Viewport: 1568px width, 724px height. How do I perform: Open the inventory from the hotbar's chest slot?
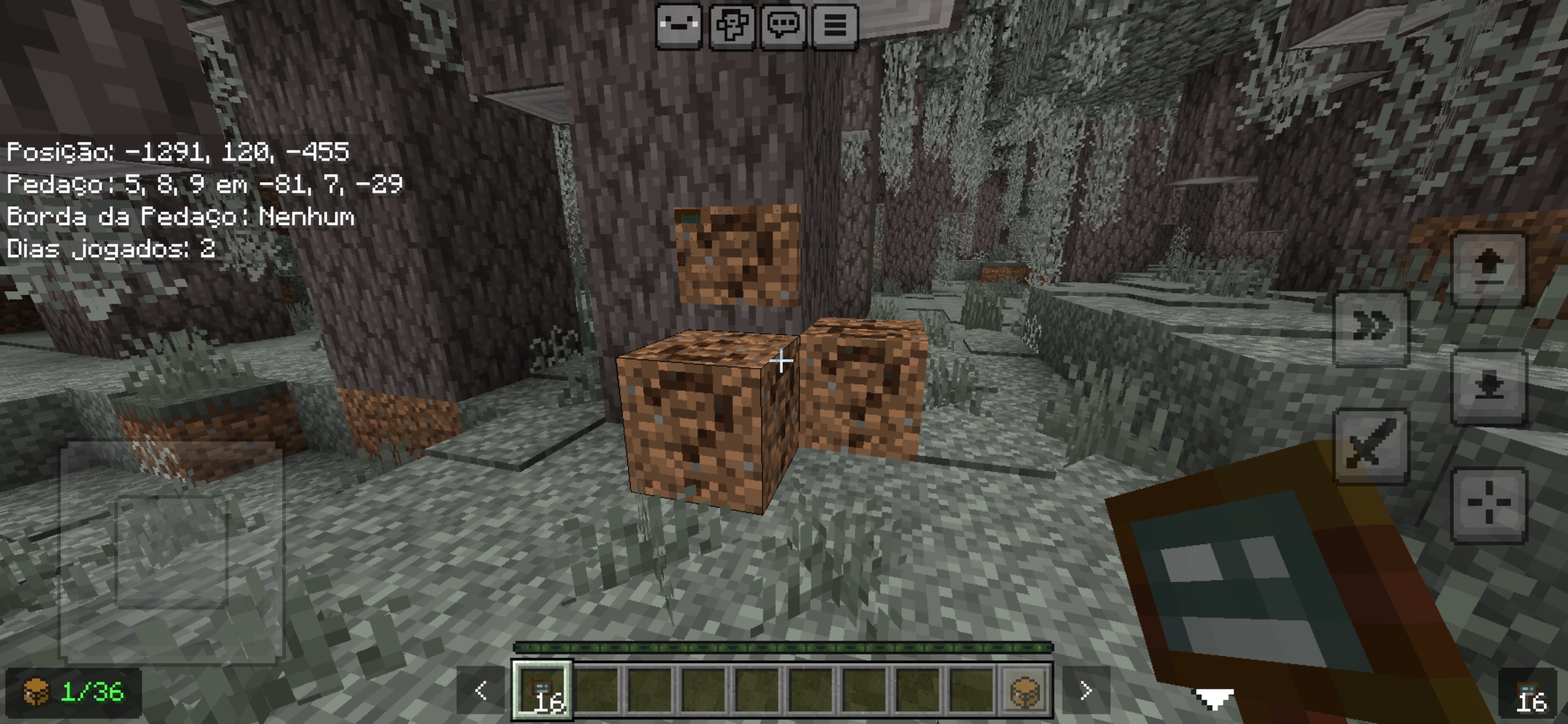coord(1025,690)
